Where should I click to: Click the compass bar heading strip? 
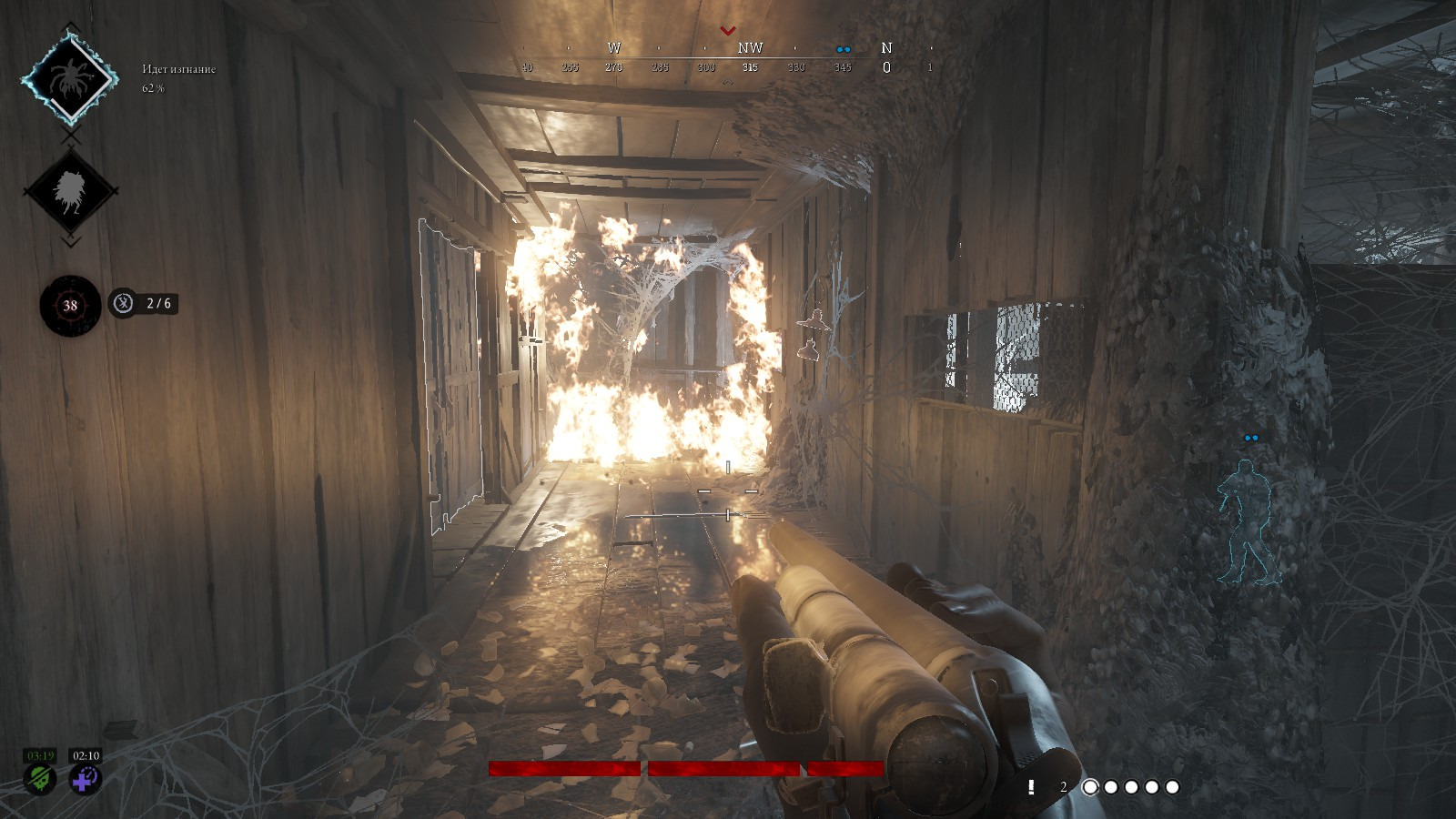(728, 58)
